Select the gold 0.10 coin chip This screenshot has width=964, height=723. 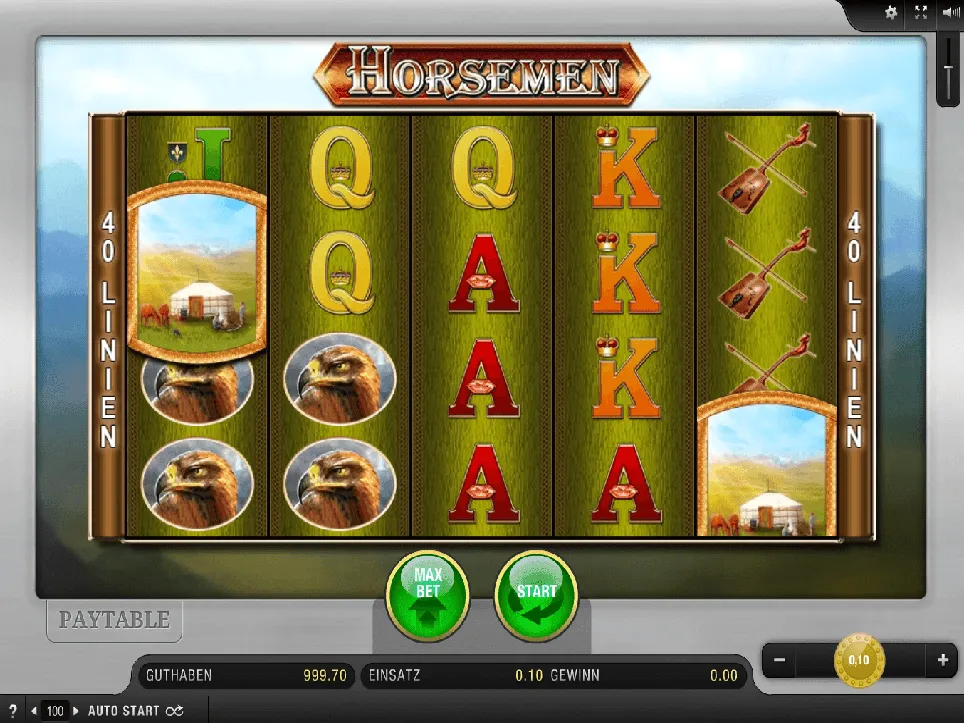[x=859, y=660]
